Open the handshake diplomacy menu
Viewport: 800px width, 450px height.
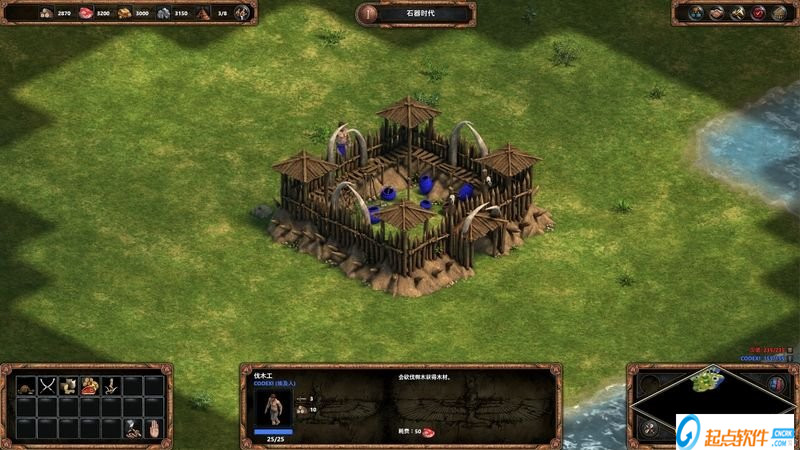(717, 13)
